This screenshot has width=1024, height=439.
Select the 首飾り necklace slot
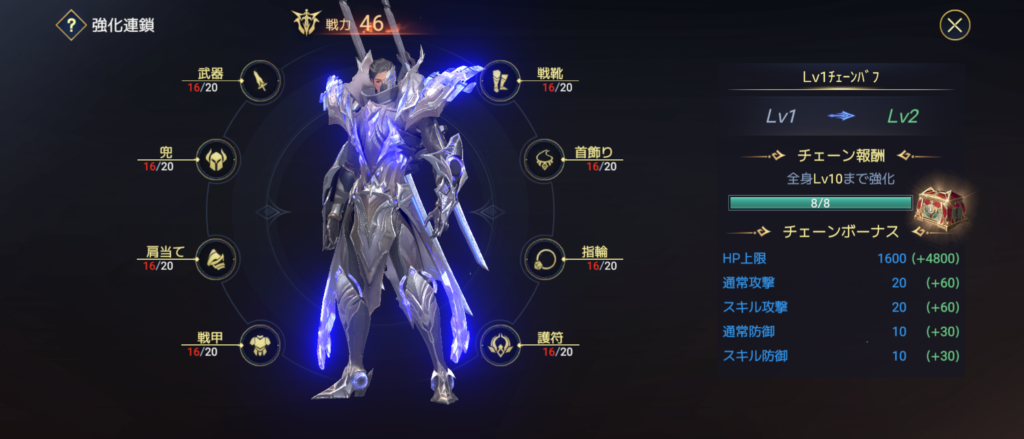click(543, 160)
